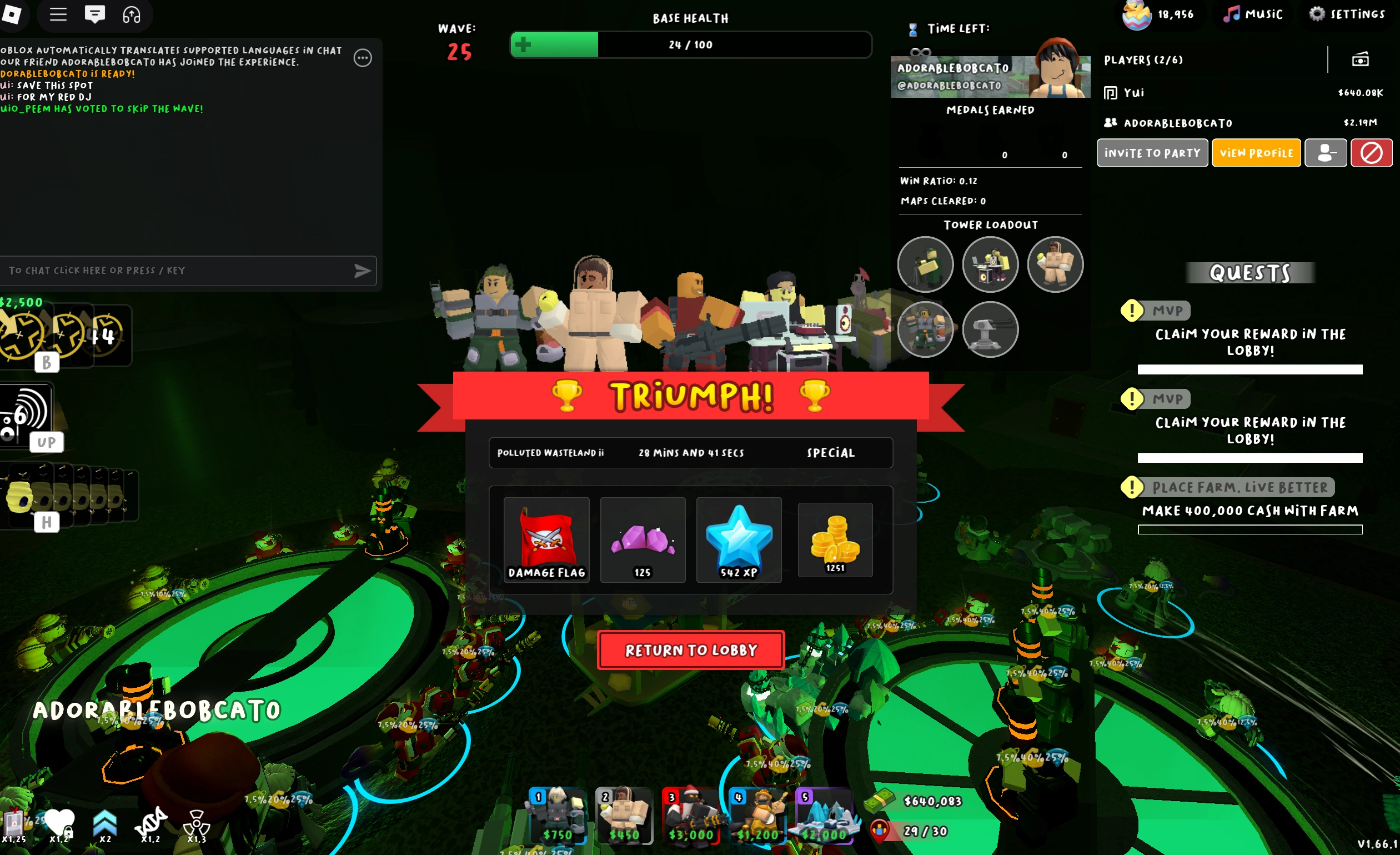Screen dimensions: 1400x855
Task: Toggle voice chat with the headphones icon
Action: 132,16
